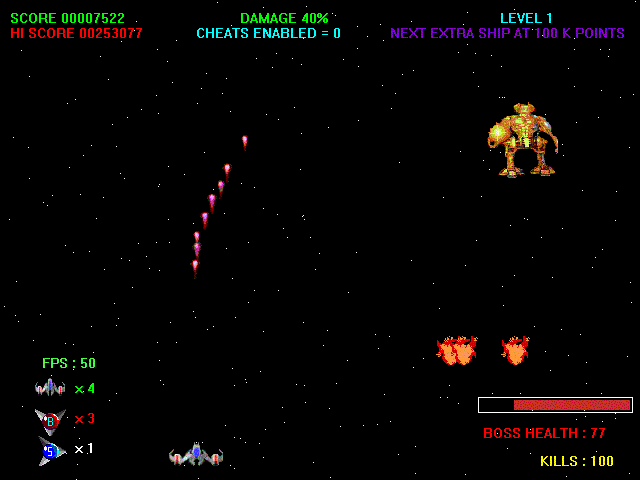Image resolution: width=640 pixels, height=480 pixels.
Task: Select the red B bomb icon
Action: pyautogui.click(x=50, y=420)
